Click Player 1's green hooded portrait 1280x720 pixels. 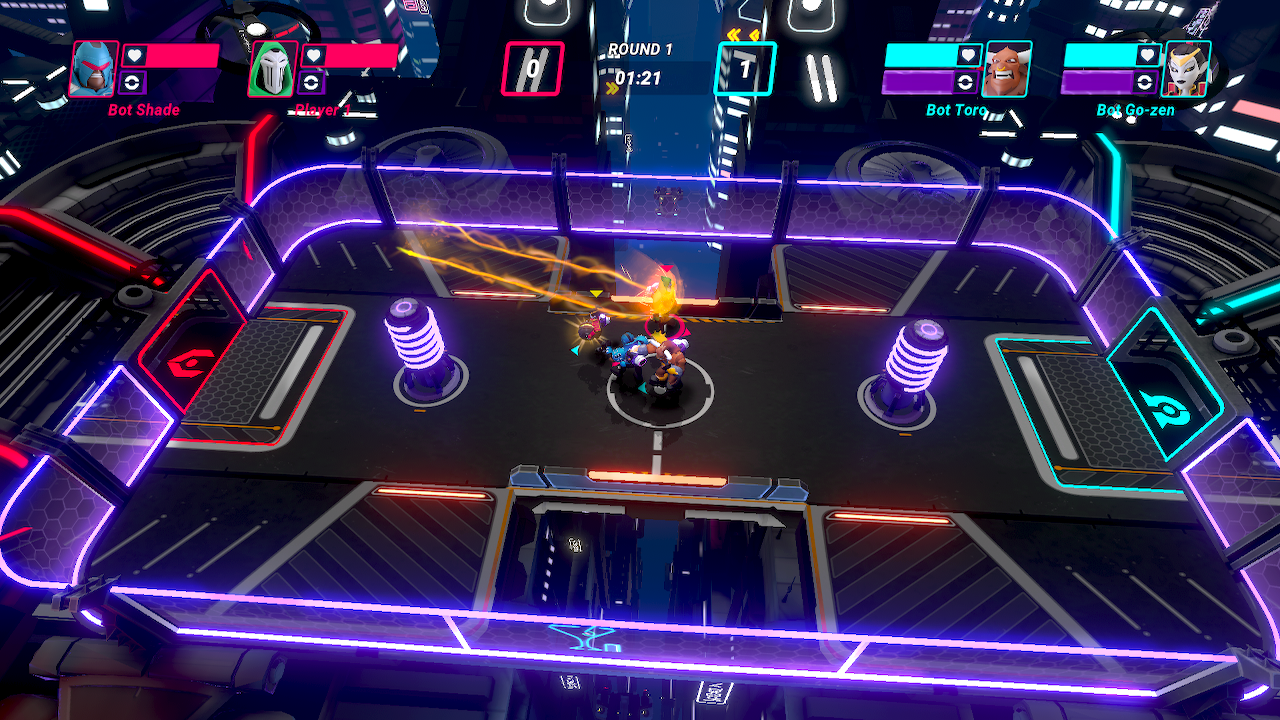(273, 69)
